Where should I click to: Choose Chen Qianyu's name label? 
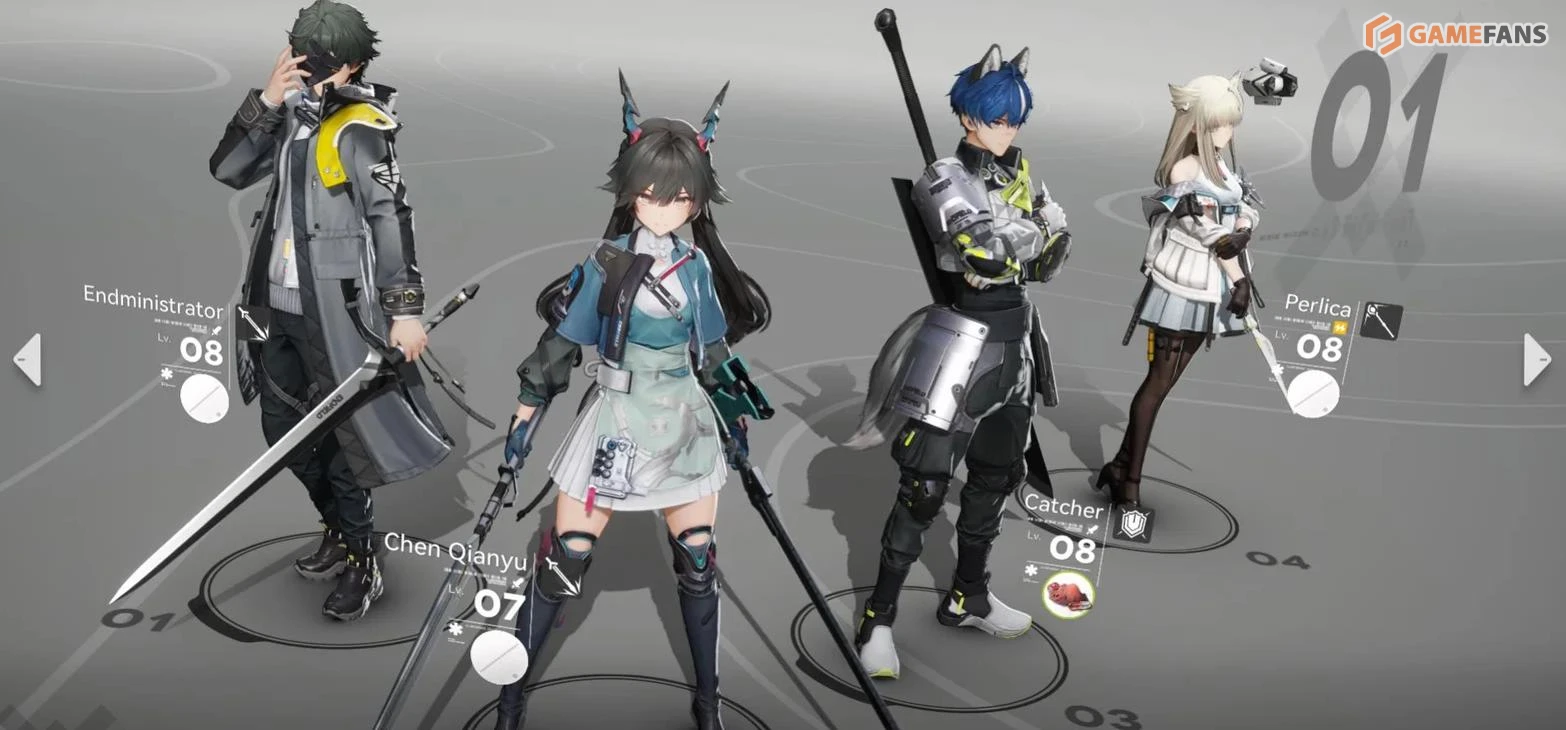click(455, 548)
